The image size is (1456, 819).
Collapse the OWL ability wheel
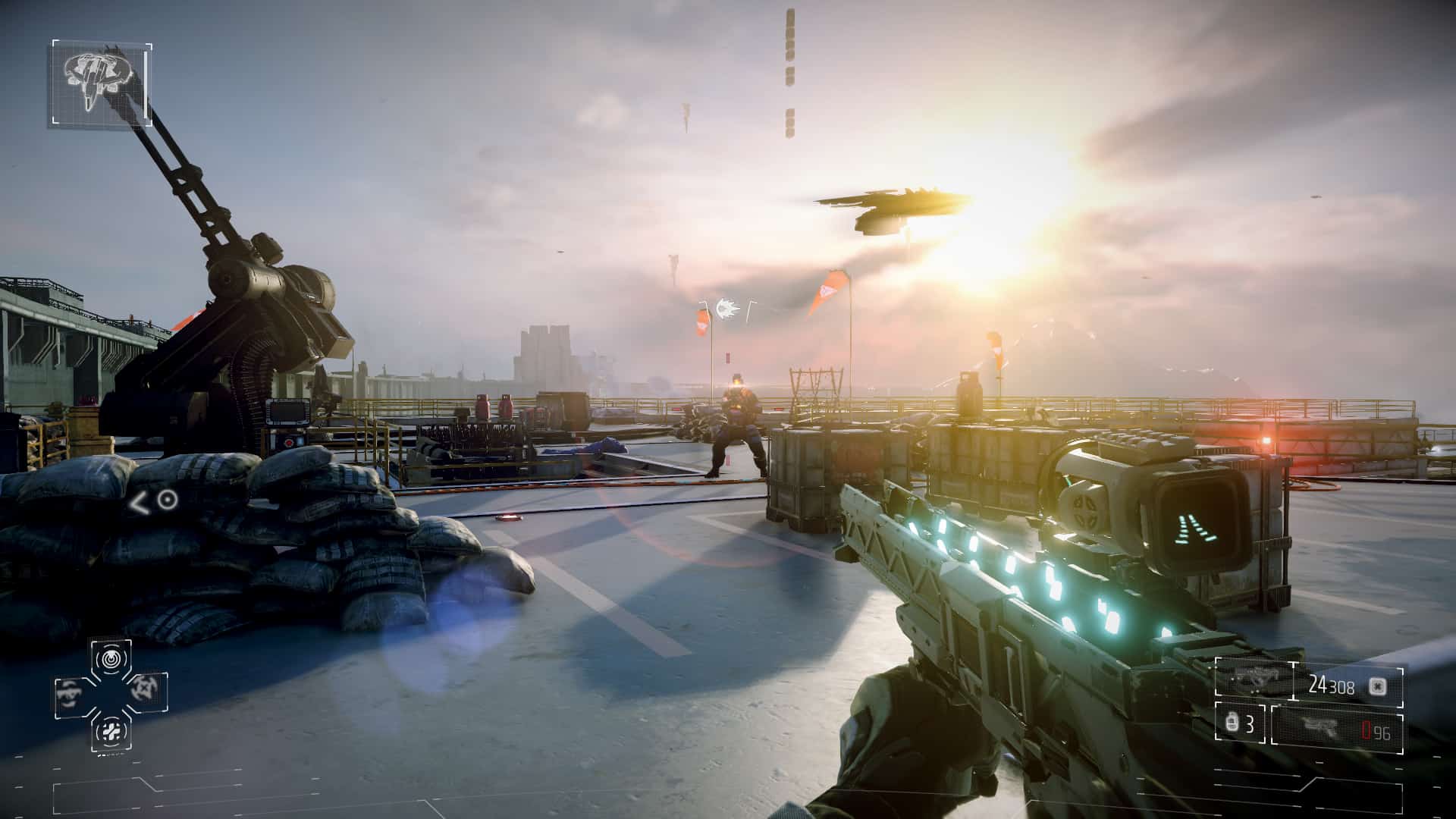112,694
